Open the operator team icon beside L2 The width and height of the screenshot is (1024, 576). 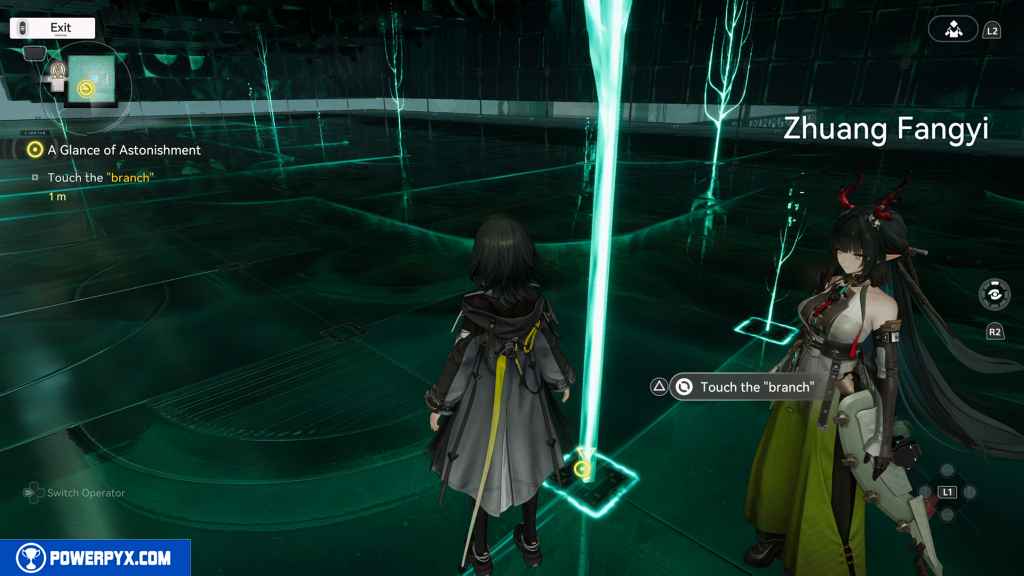[x=952, y=30]
